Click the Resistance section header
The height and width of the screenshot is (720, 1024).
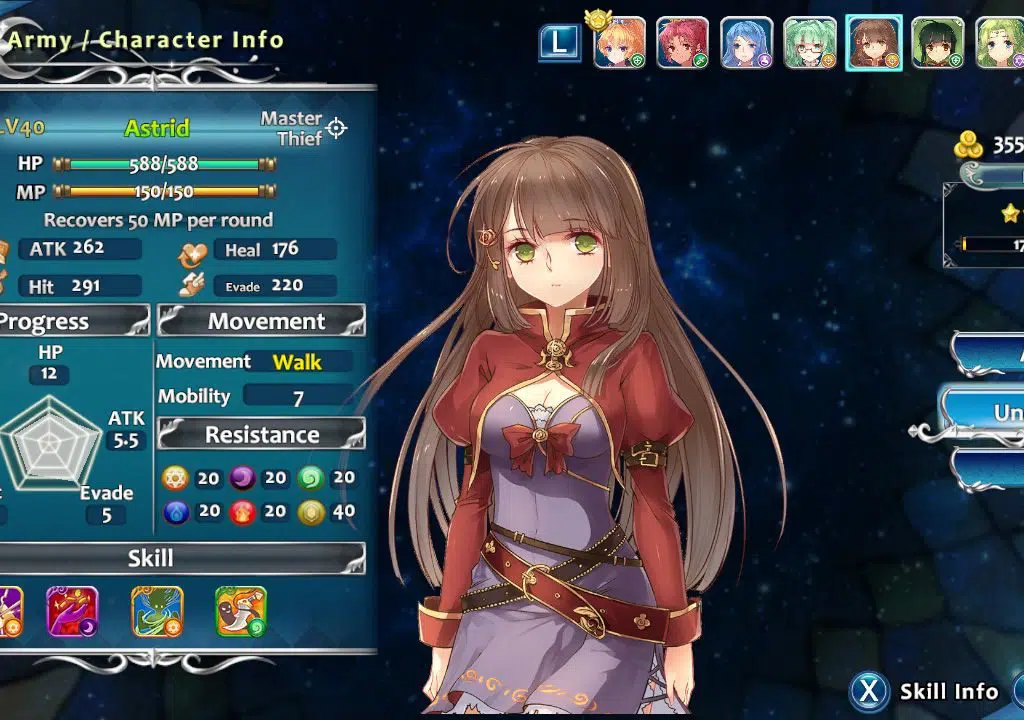(262, 435)
